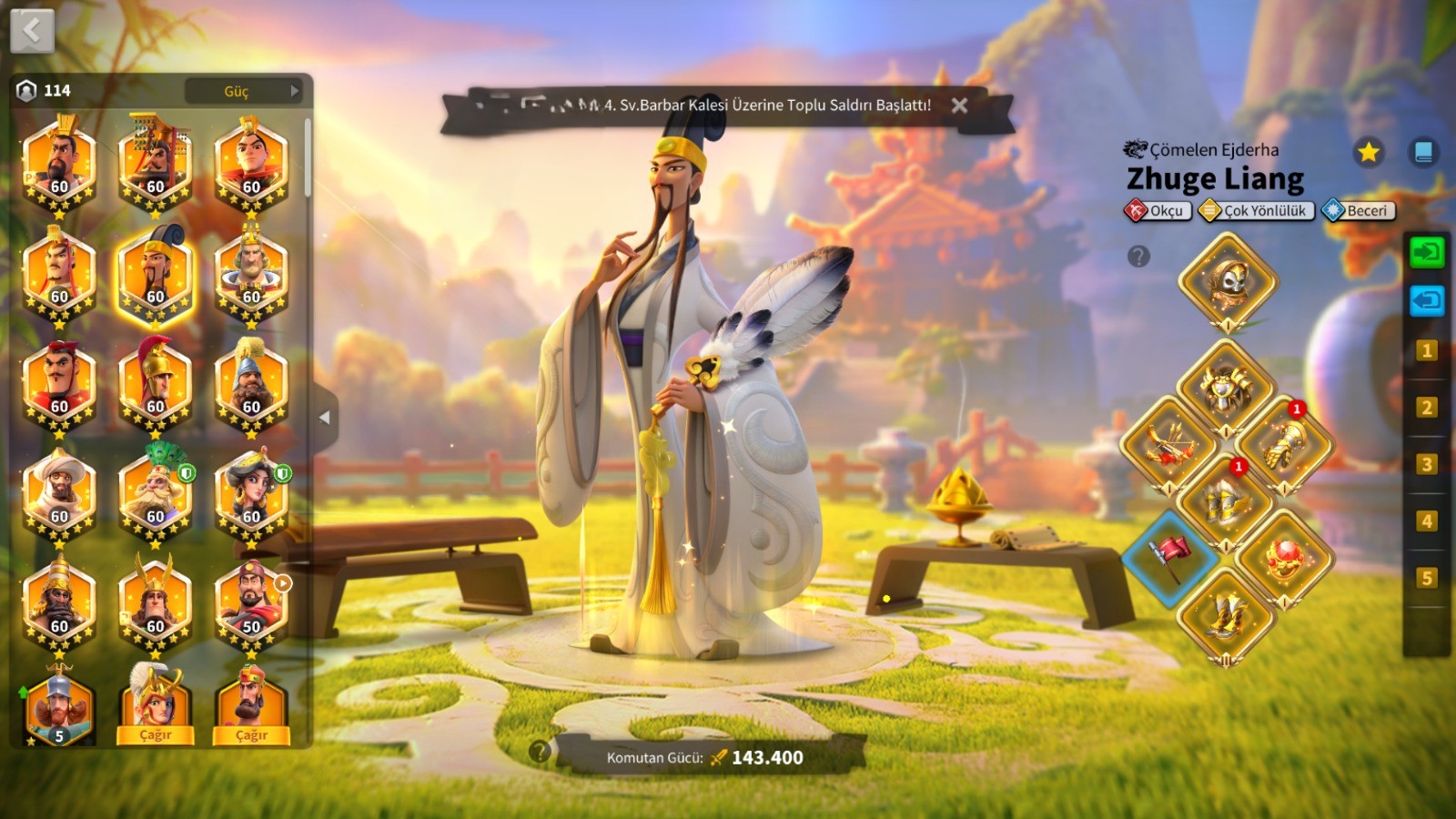The image size is (1456, 819).
Task: Collapse the commander list panel
Action: (325, 418)
